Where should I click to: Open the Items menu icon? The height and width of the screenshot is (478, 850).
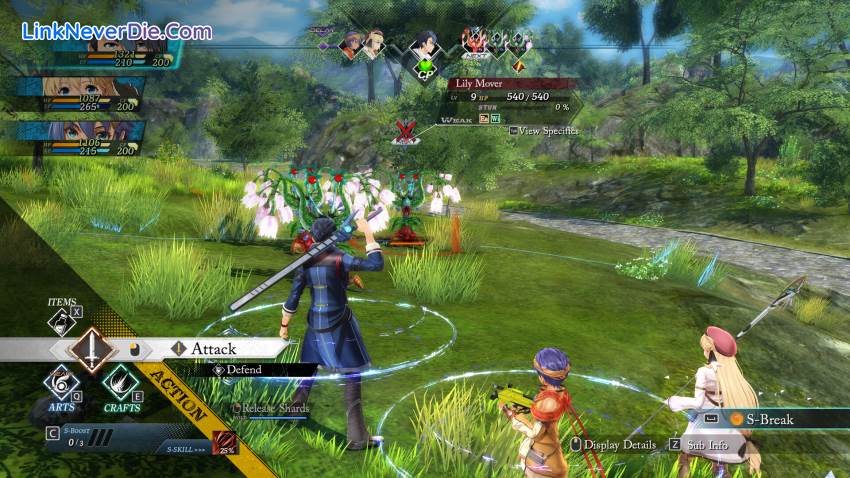click(x=61, y=320)
